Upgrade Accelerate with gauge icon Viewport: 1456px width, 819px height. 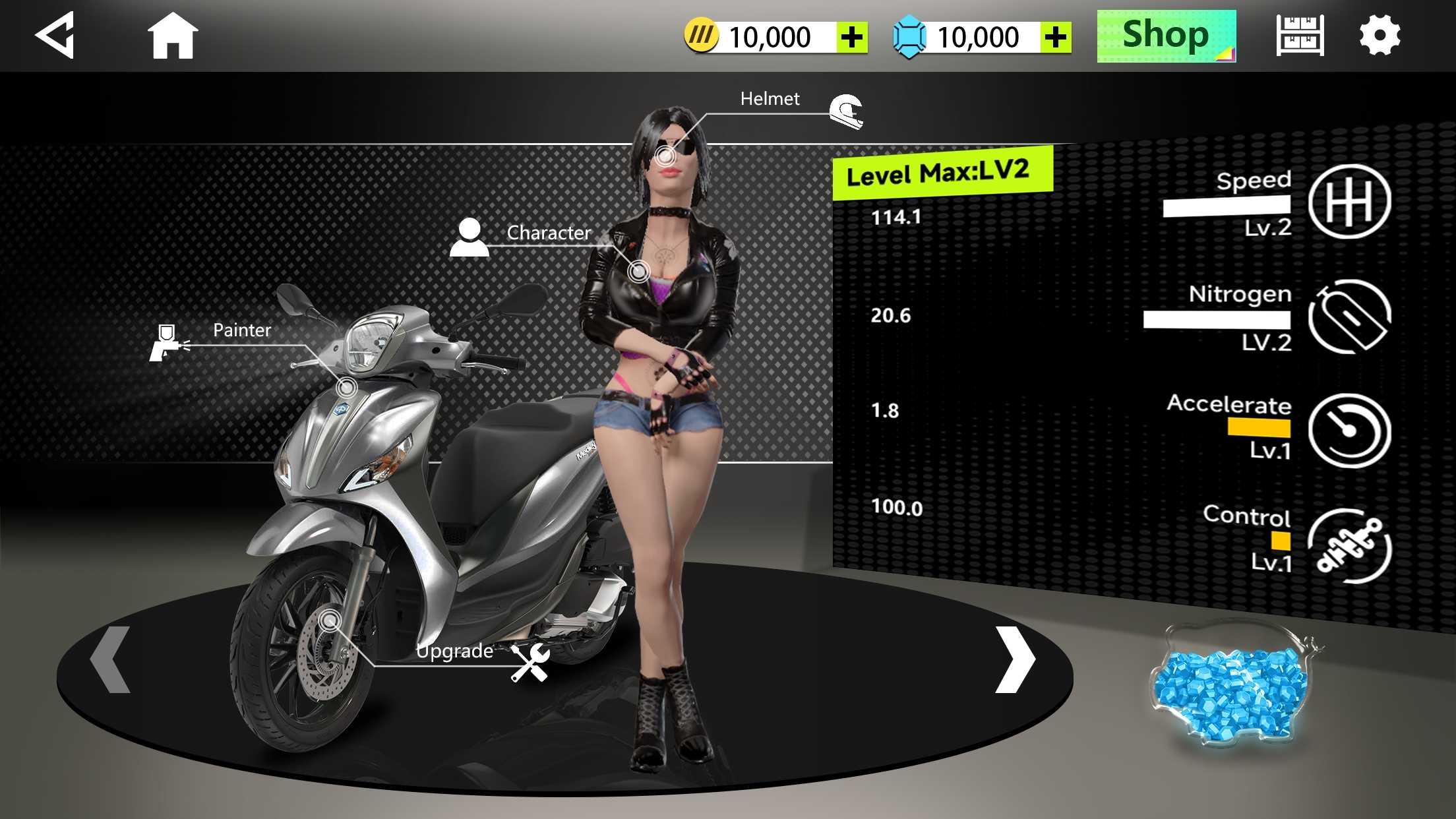point(1349,431)
